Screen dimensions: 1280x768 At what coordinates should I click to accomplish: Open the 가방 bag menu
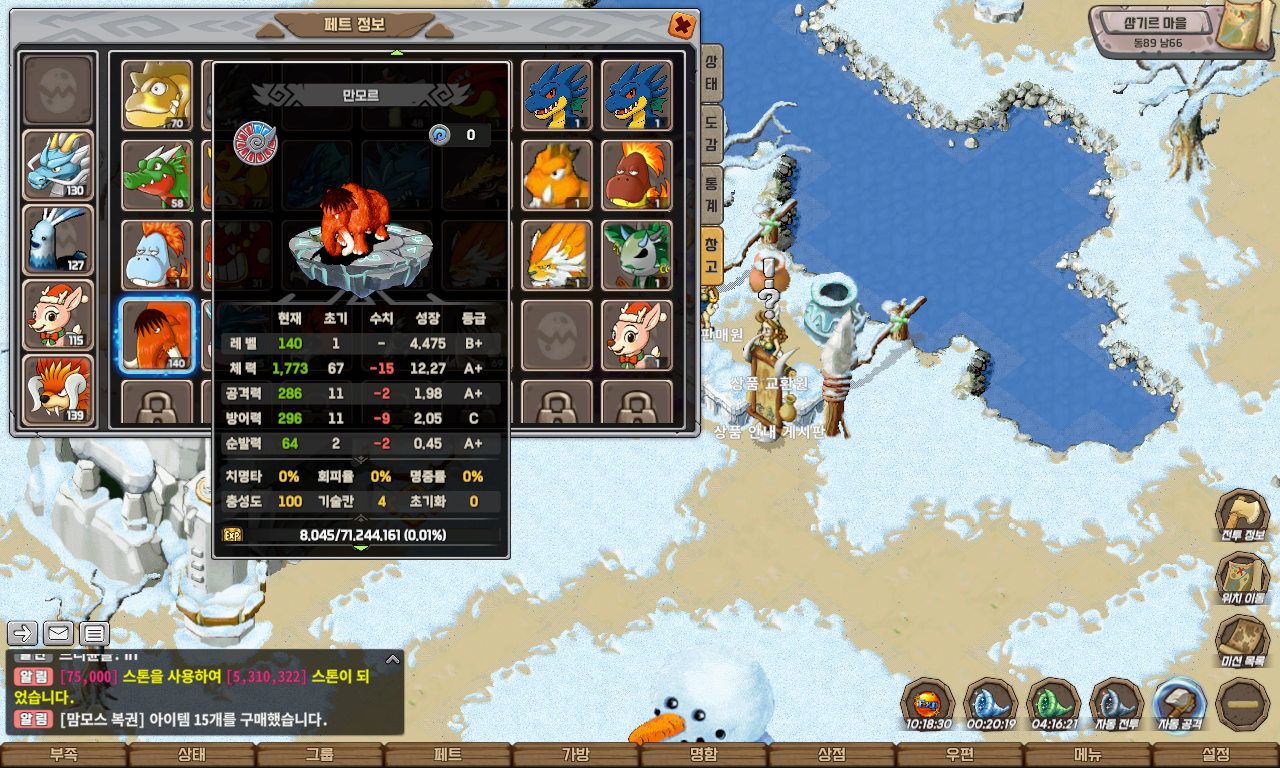(575, 755)
